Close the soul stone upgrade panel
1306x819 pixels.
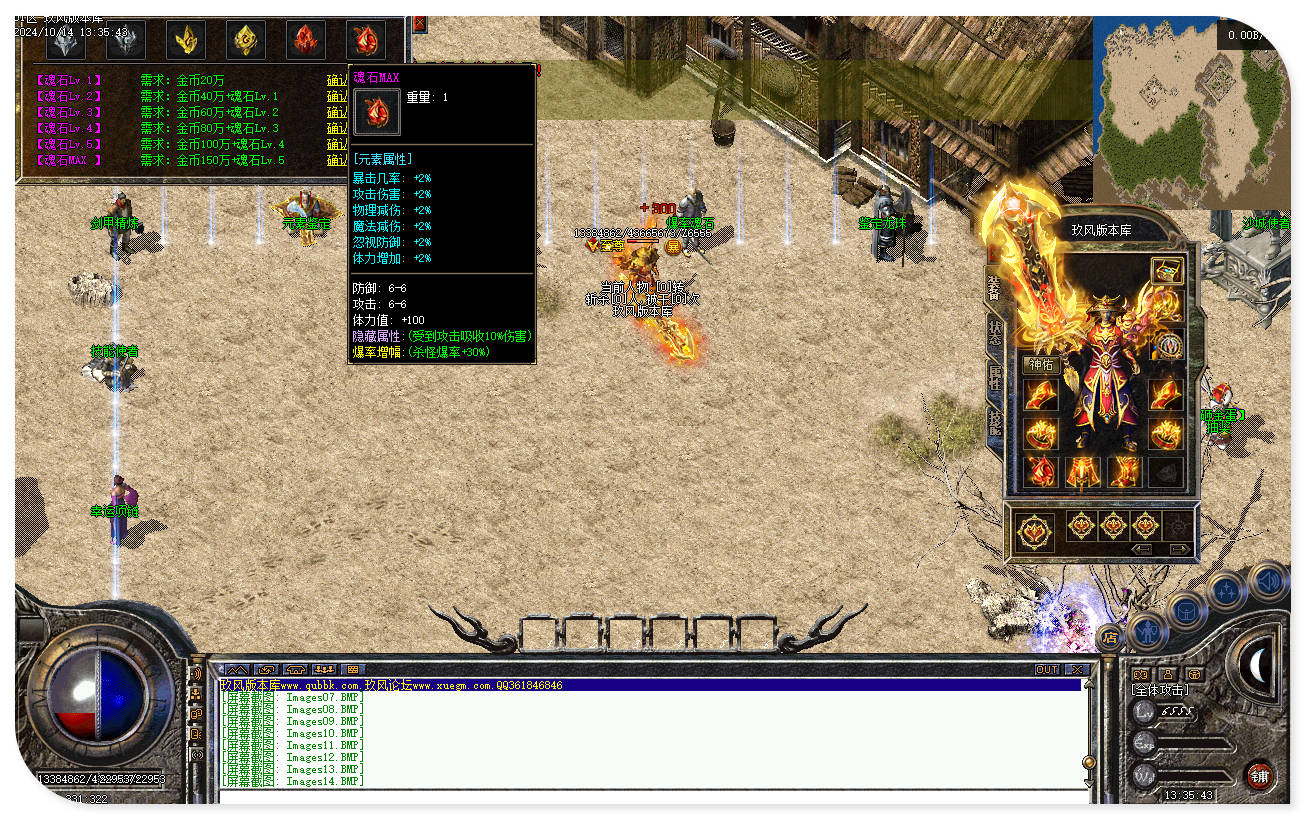(x=420, y=23)
